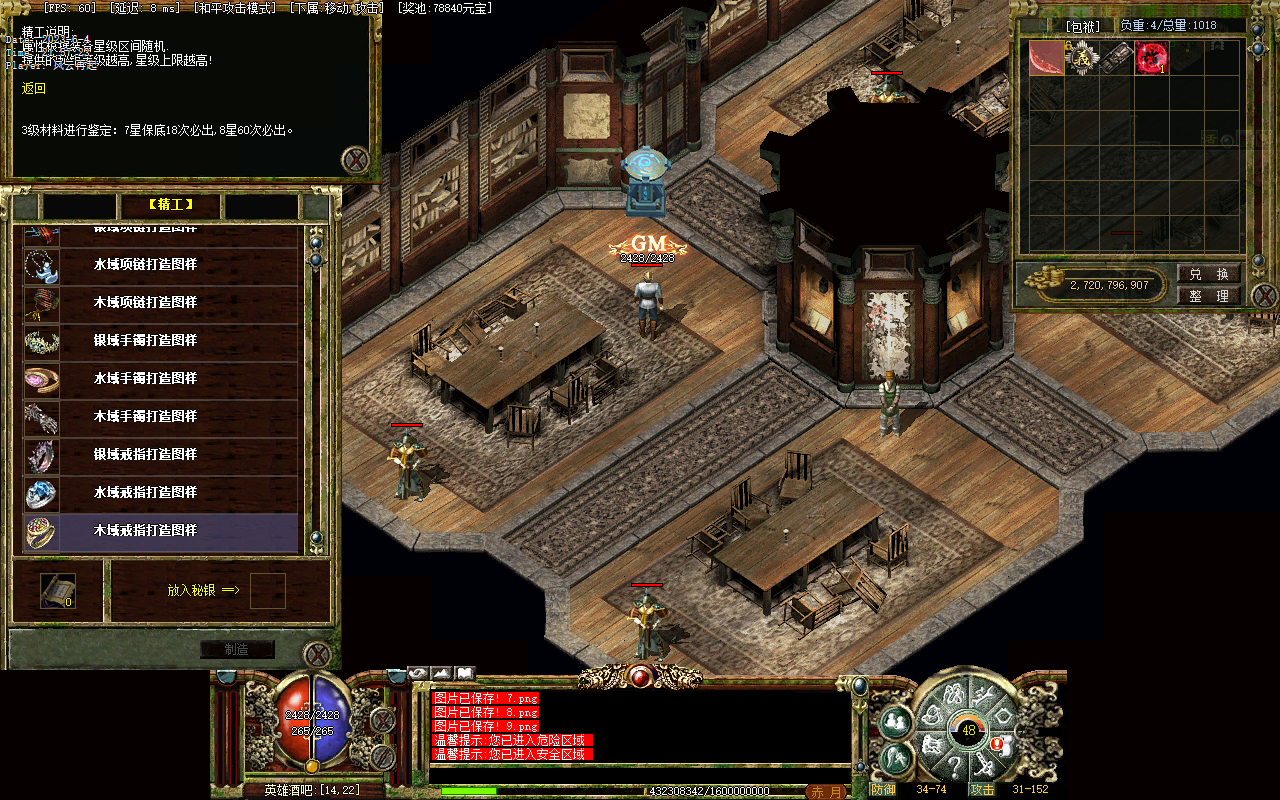Select 木域手镯打造图样 recipe row
The height and width of the screenshot is (800, 1280).
tap(160, 417)
